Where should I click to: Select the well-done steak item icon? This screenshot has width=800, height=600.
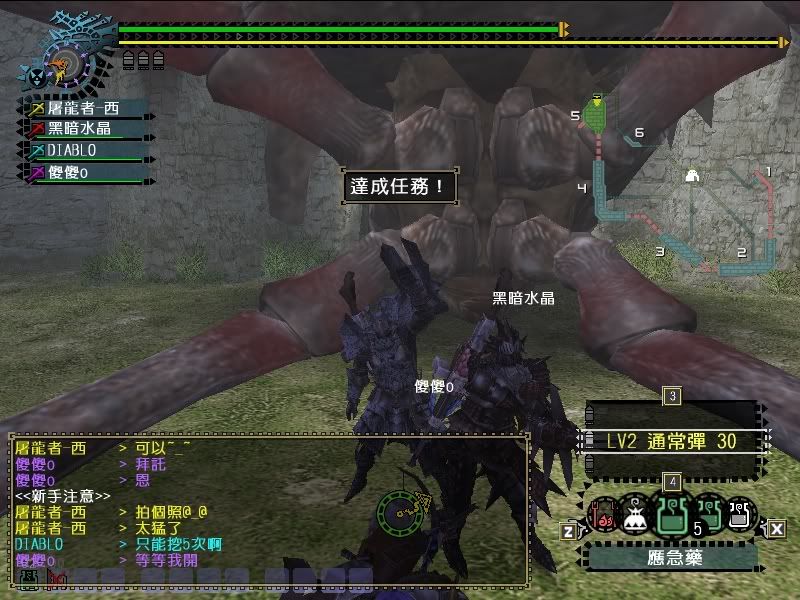600,516
